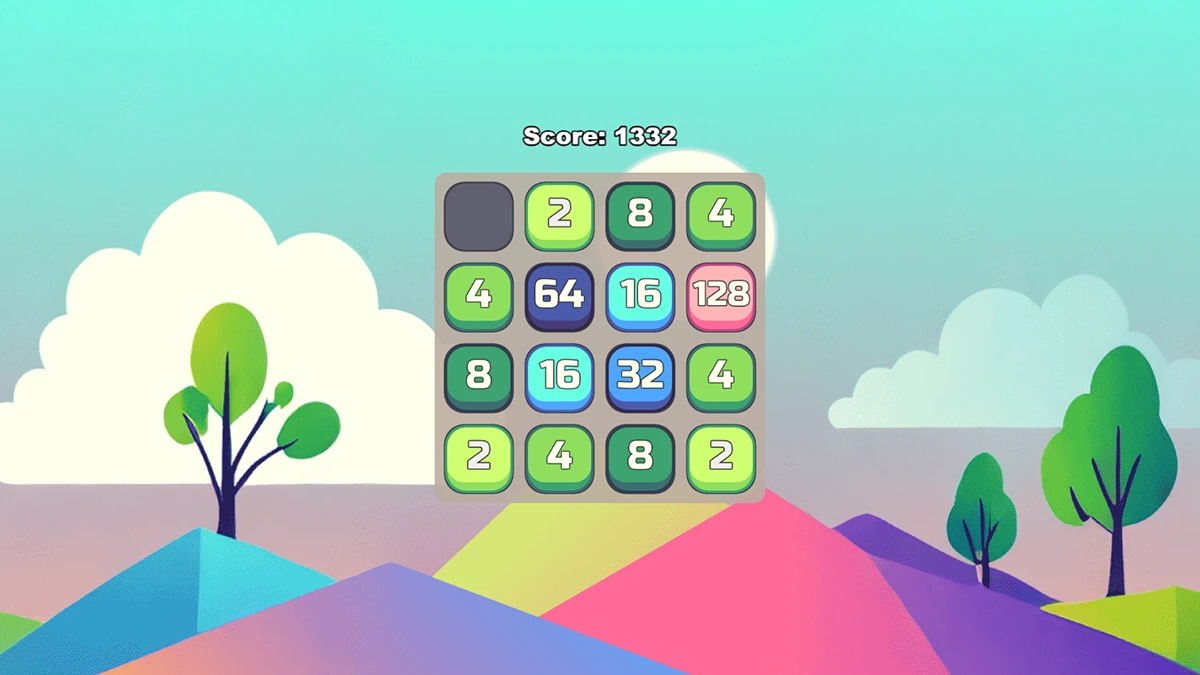
Task: Click the empty gray board cell
Action: coord(479,215)
